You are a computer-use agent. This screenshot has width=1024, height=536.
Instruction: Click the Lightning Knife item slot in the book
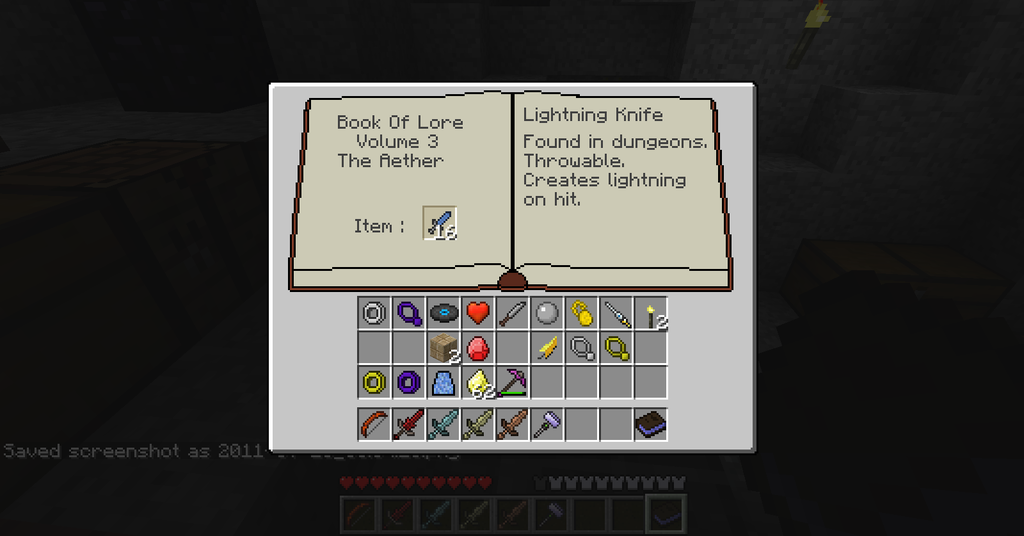[x=439, y=224]
